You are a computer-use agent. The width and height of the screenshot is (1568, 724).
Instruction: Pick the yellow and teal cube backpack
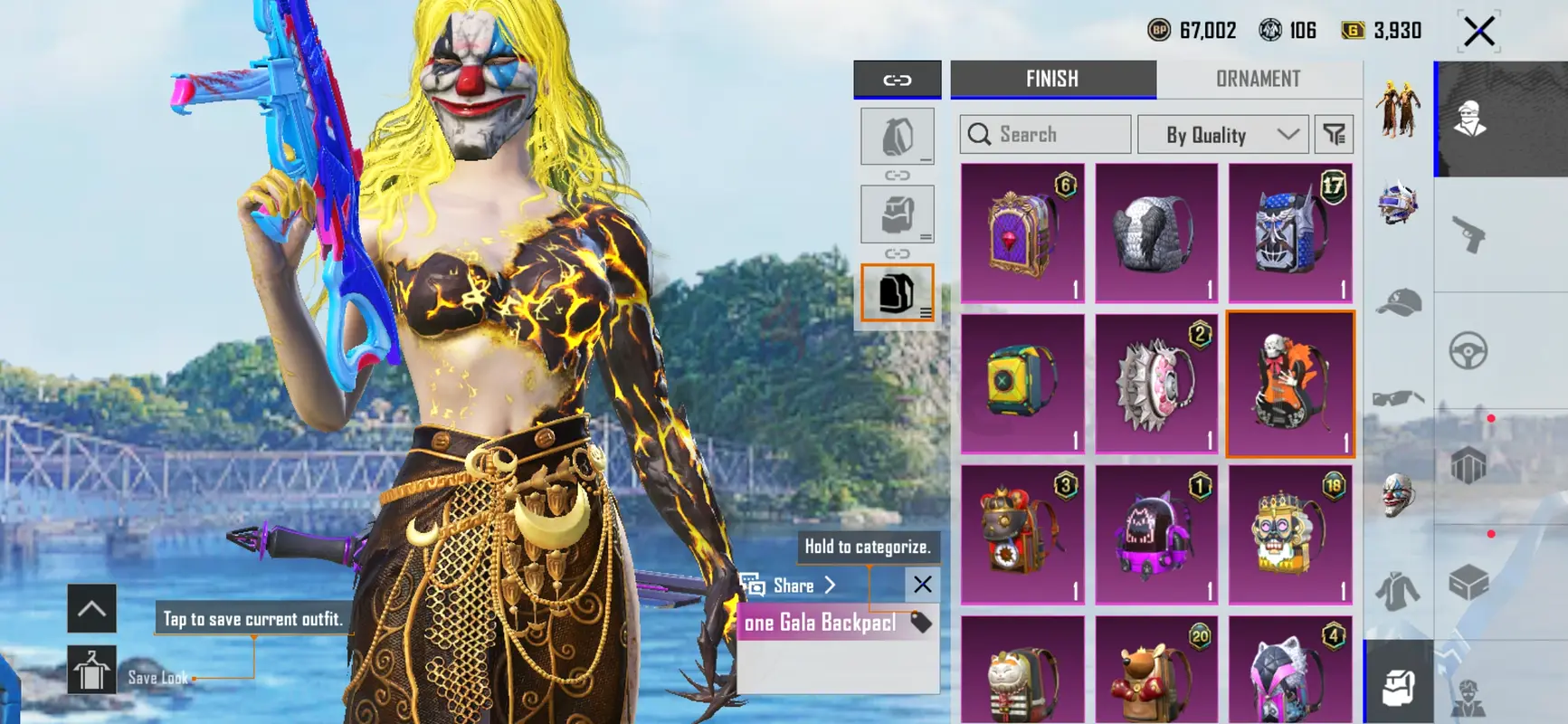(1022, 385)
